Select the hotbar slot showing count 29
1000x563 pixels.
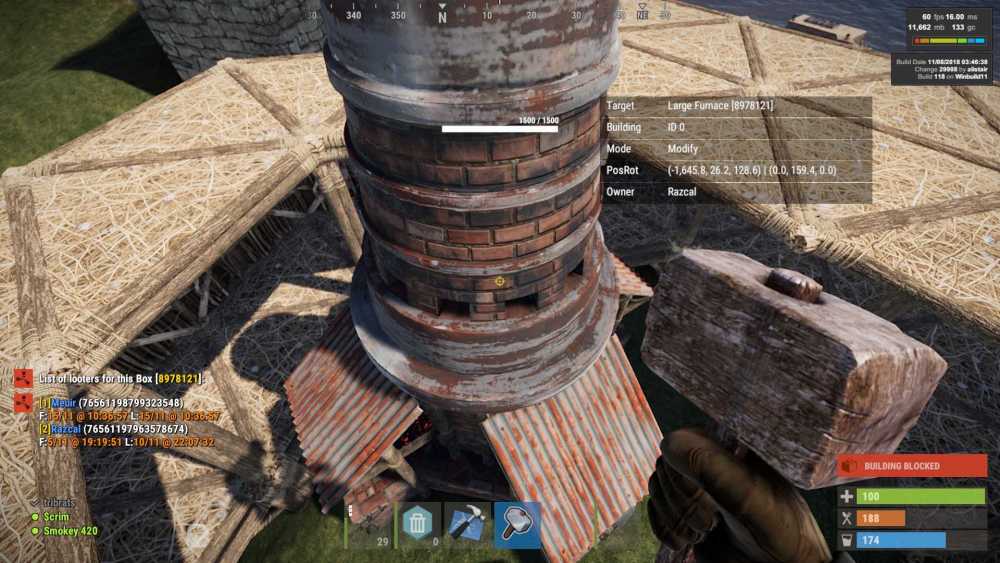point(368,524)
